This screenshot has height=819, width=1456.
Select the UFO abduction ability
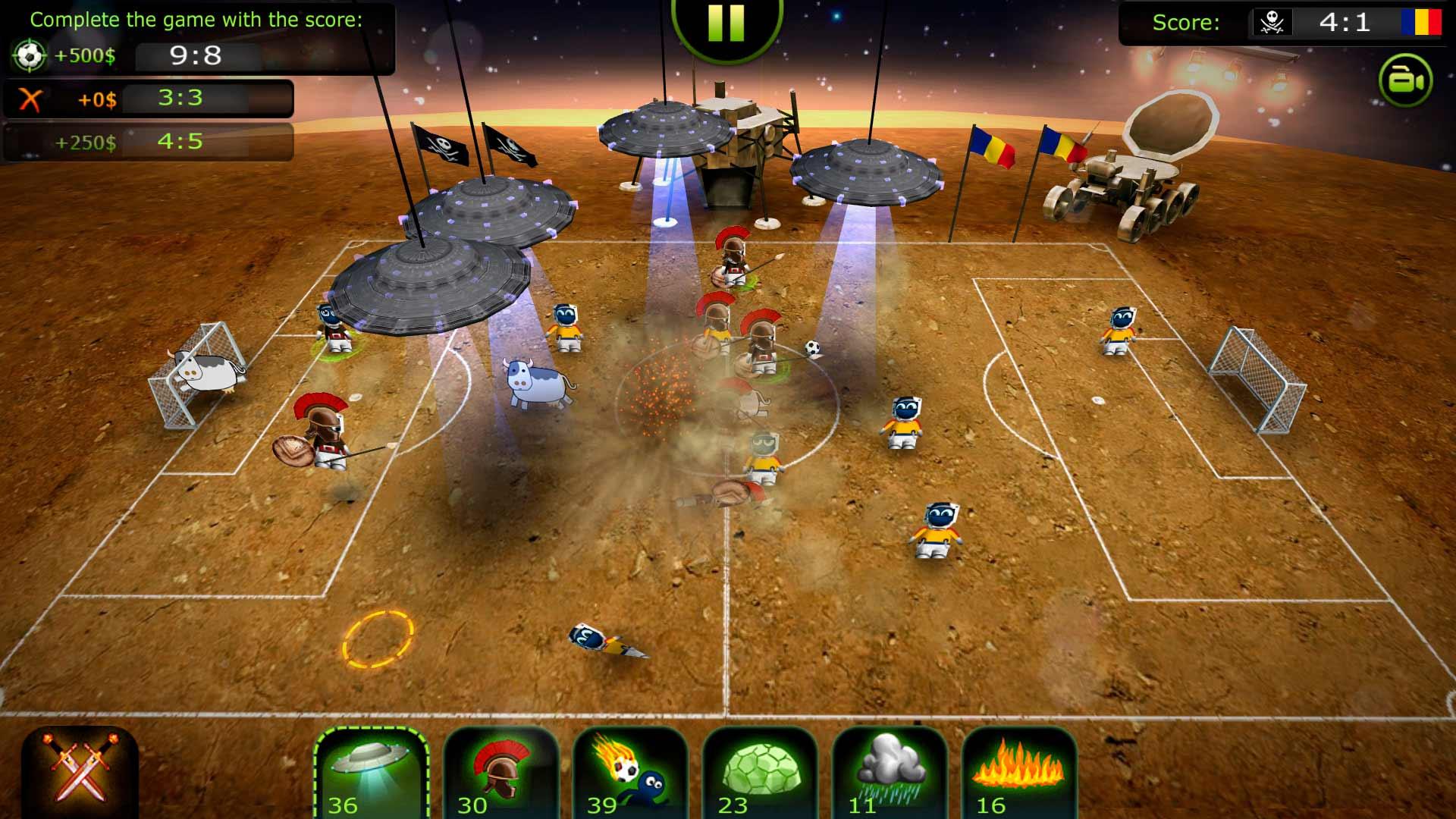tap(371, 773)
